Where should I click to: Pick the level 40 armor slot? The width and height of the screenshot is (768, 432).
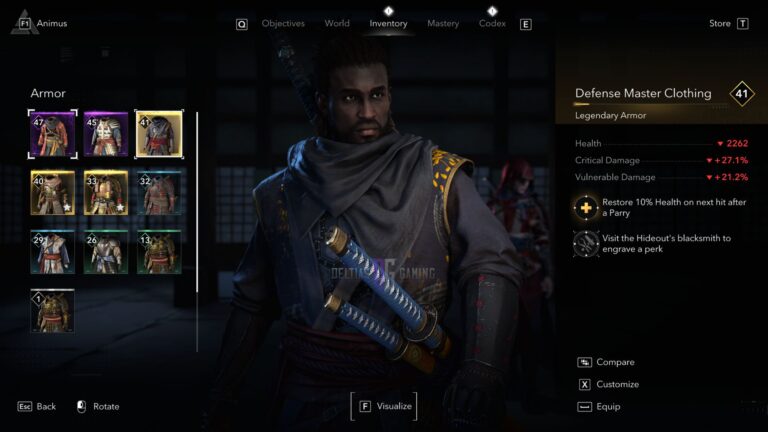point(52,192)
